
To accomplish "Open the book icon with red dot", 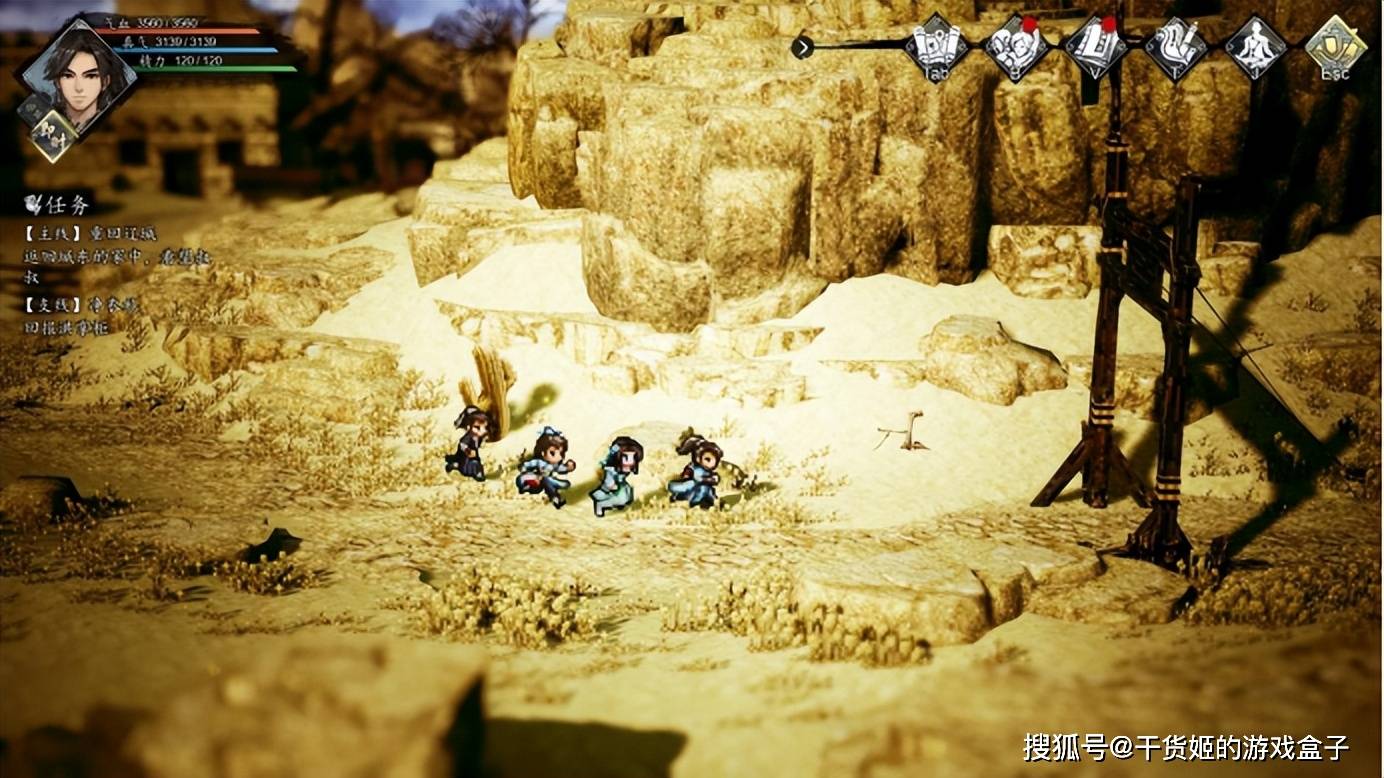I will [x=1096, y=46].
